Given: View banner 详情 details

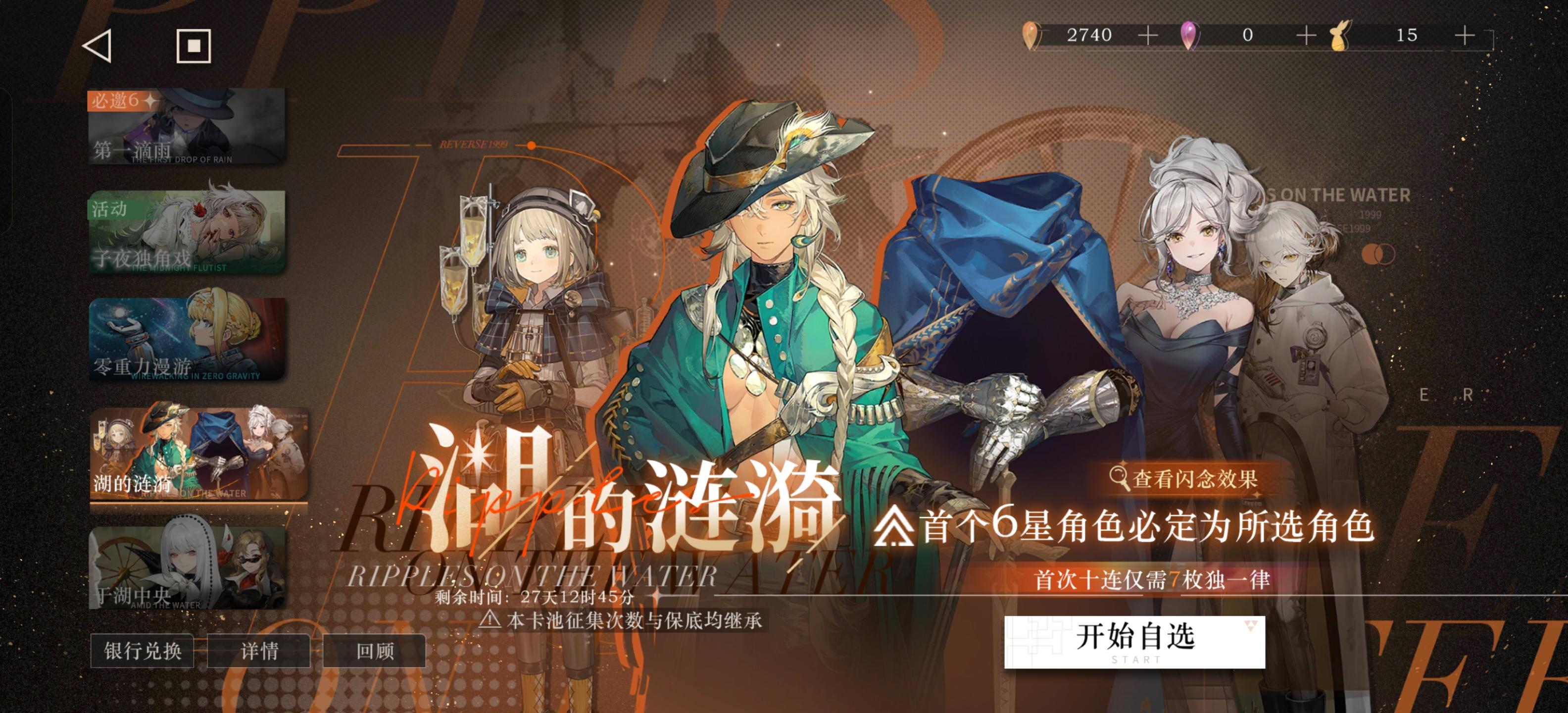Looking at the screenshot, I should click(x=259, y=651).
